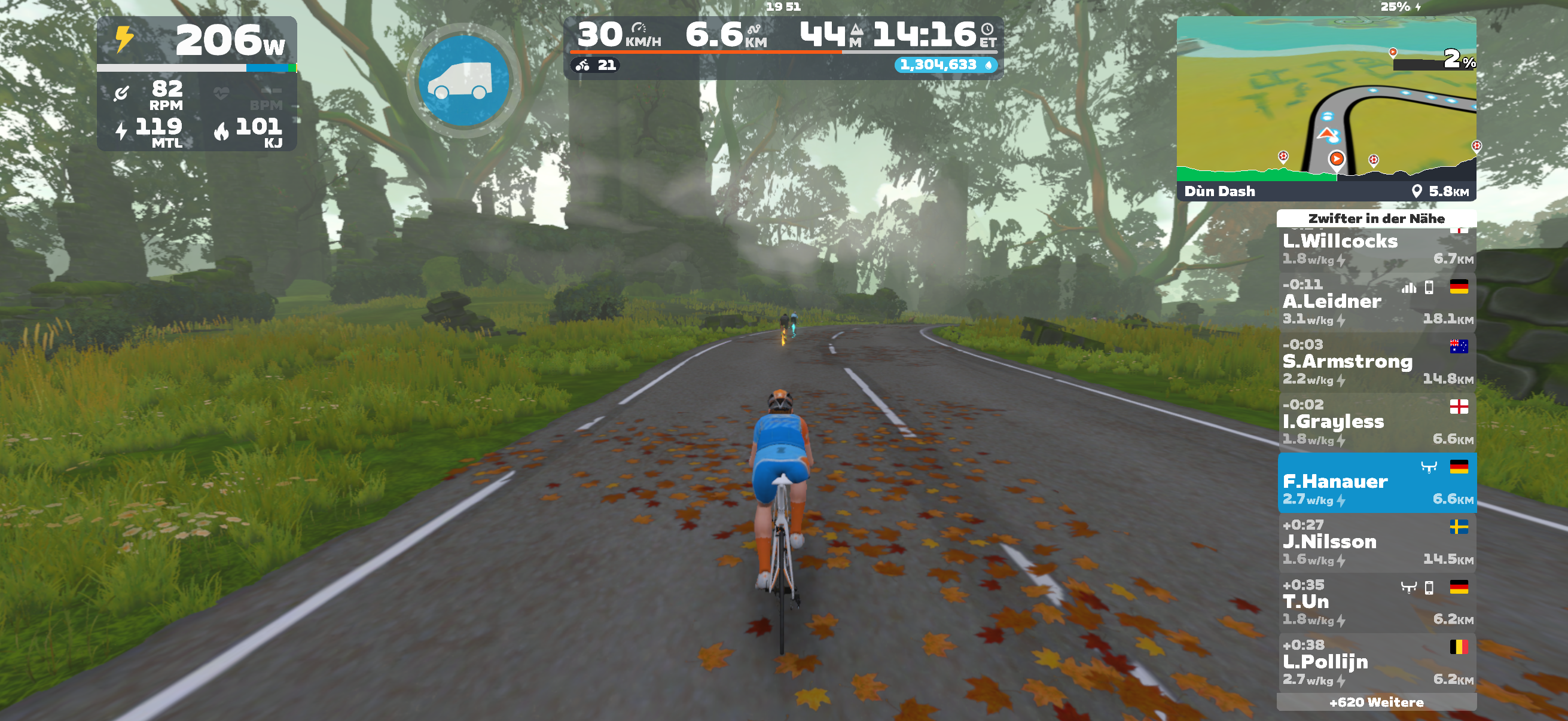The image size is (1568, 721).
Task: Select rider L.Willcocks in nearby list
Action: pos(1375,247)
